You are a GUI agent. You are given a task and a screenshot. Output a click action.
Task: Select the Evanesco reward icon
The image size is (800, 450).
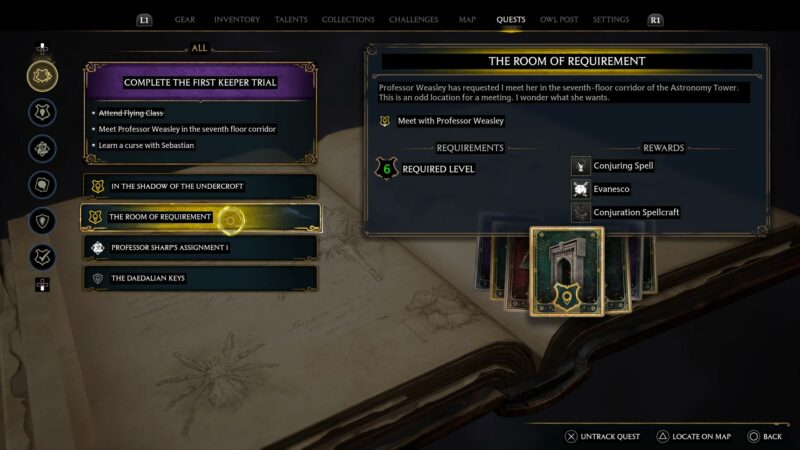pos(581,189)
